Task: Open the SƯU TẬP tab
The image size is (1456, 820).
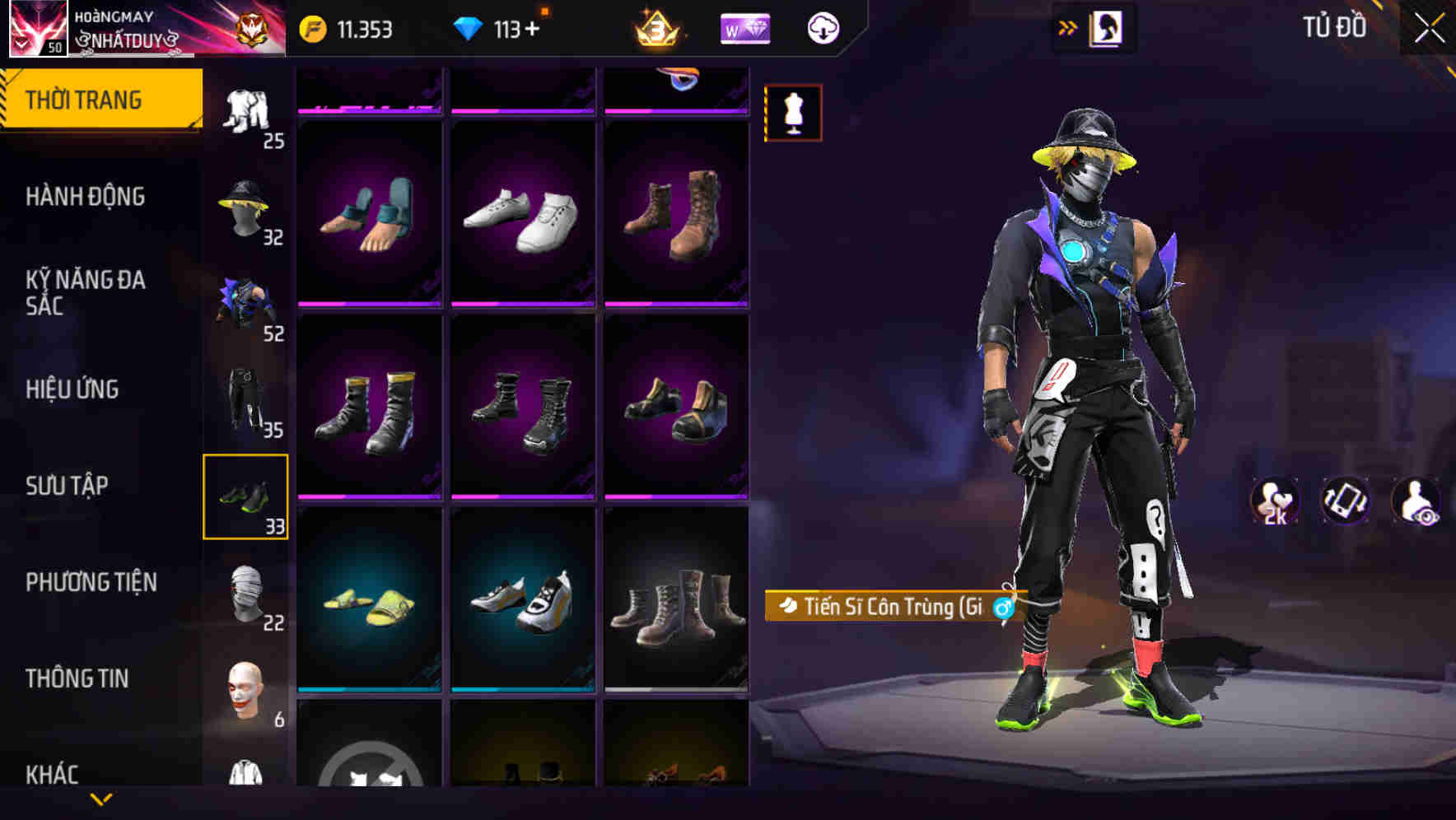Action: [x=68, y=486]
